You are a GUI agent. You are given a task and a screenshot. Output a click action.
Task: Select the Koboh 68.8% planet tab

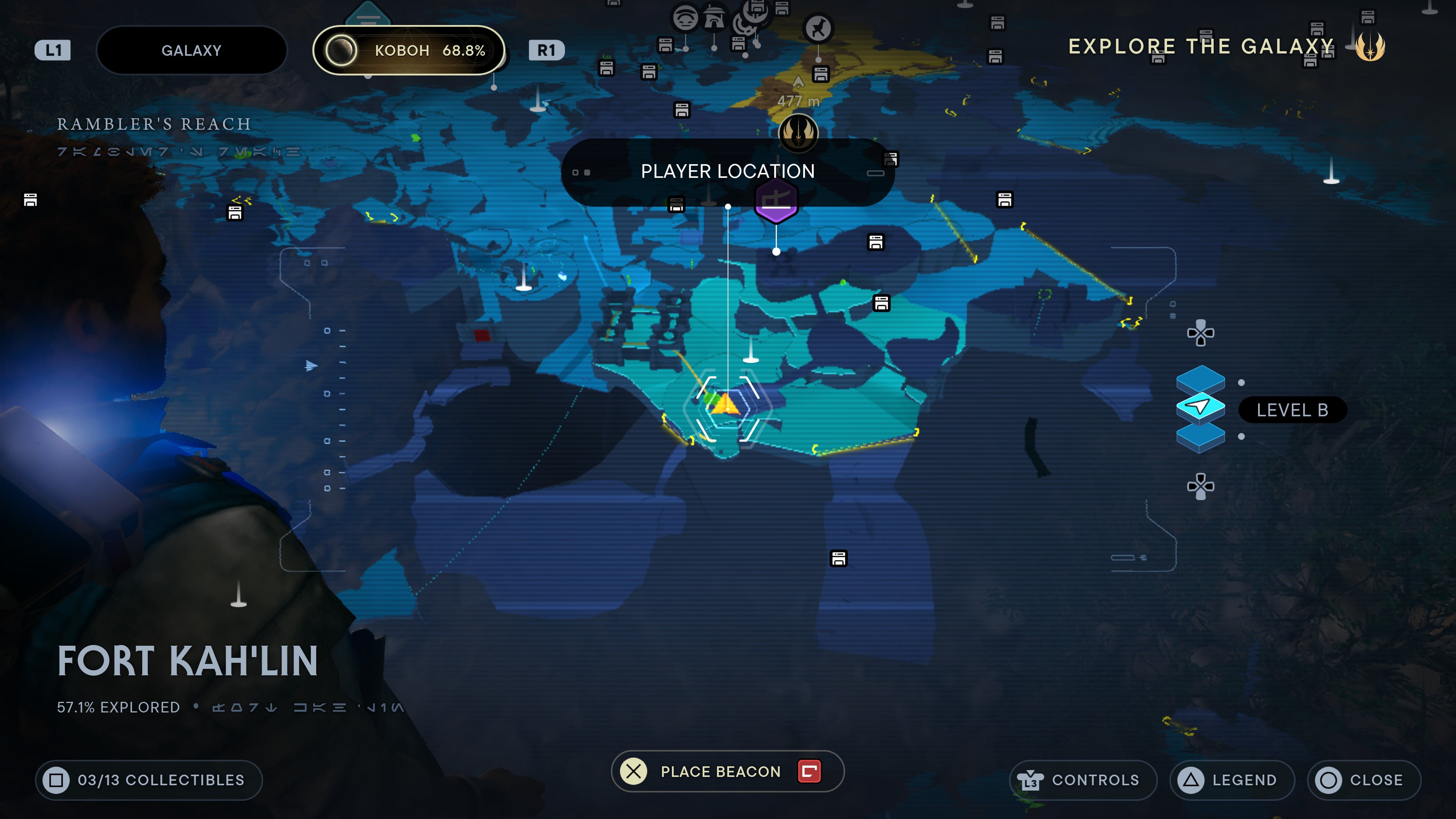pyautogui.click(x=408, y=50)
